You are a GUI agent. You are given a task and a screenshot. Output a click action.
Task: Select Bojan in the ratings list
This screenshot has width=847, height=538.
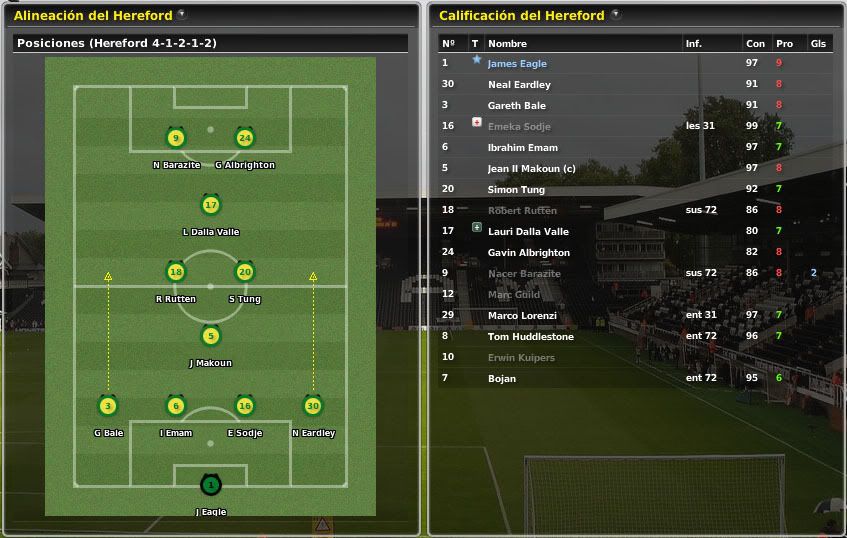pyautogui.click(x=503, y=378)
